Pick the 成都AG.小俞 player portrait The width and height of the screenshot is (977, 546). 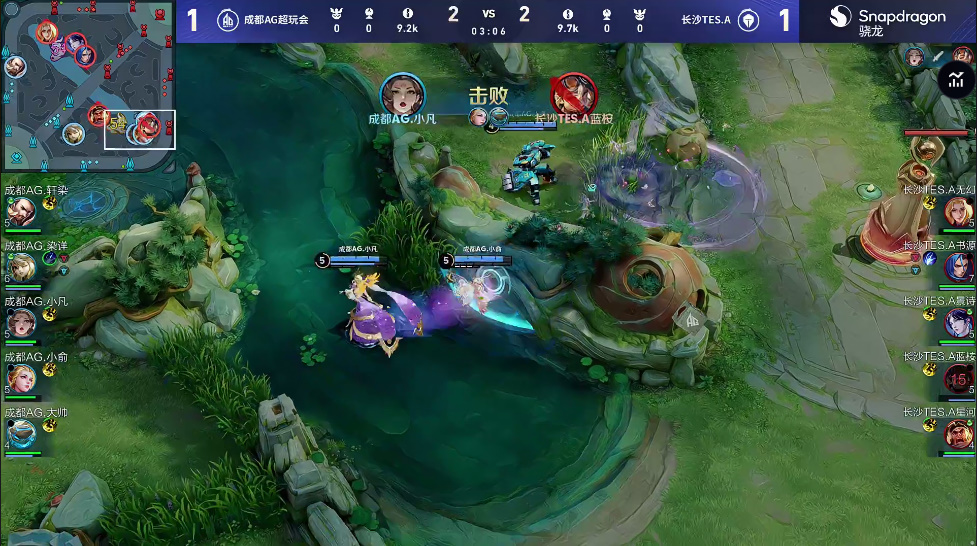(x=22, y=378)
